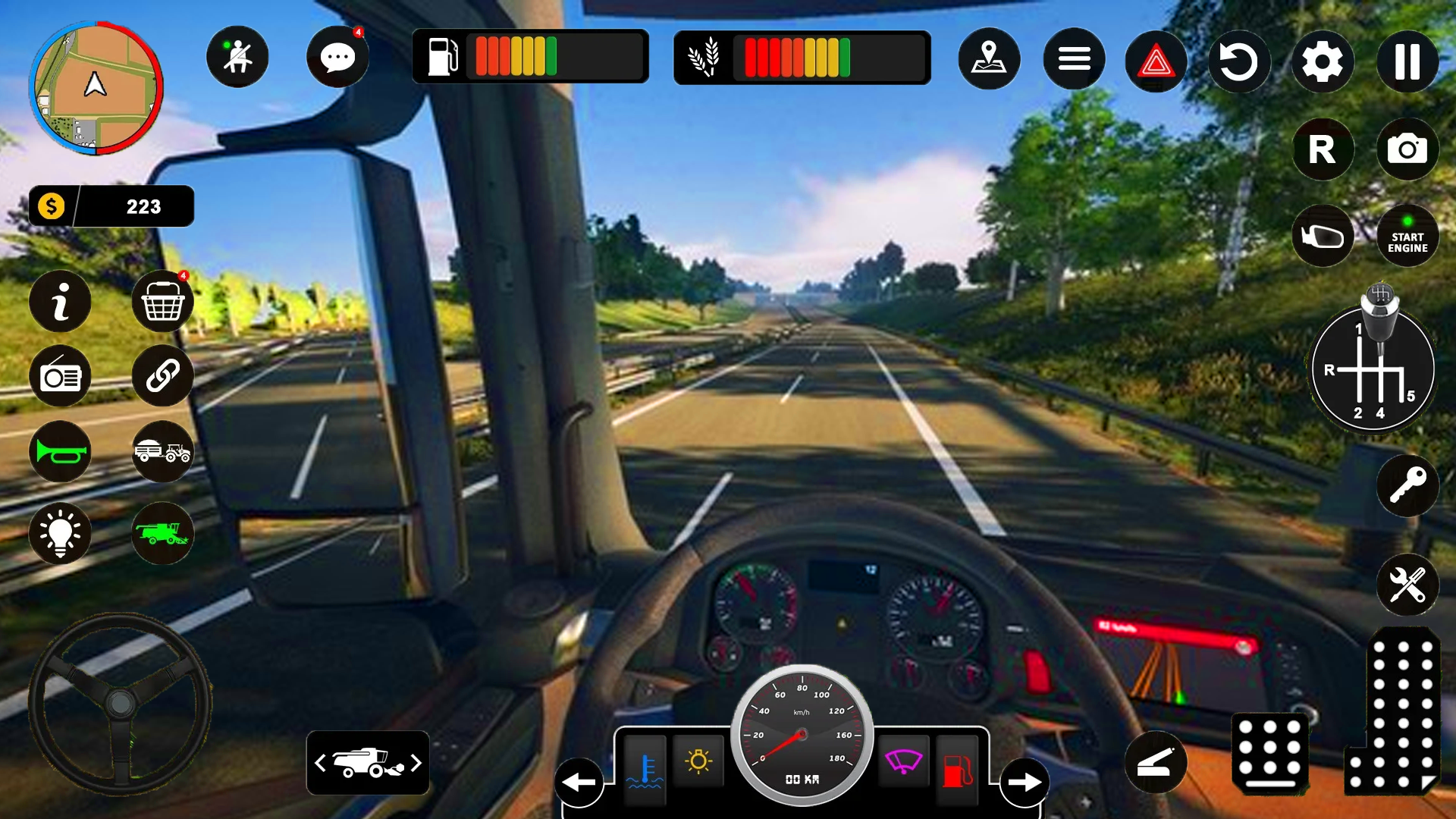This screenshot has height=819, width=1456.
Task: Toggle the side mirror view
Action: [1323, 236]
